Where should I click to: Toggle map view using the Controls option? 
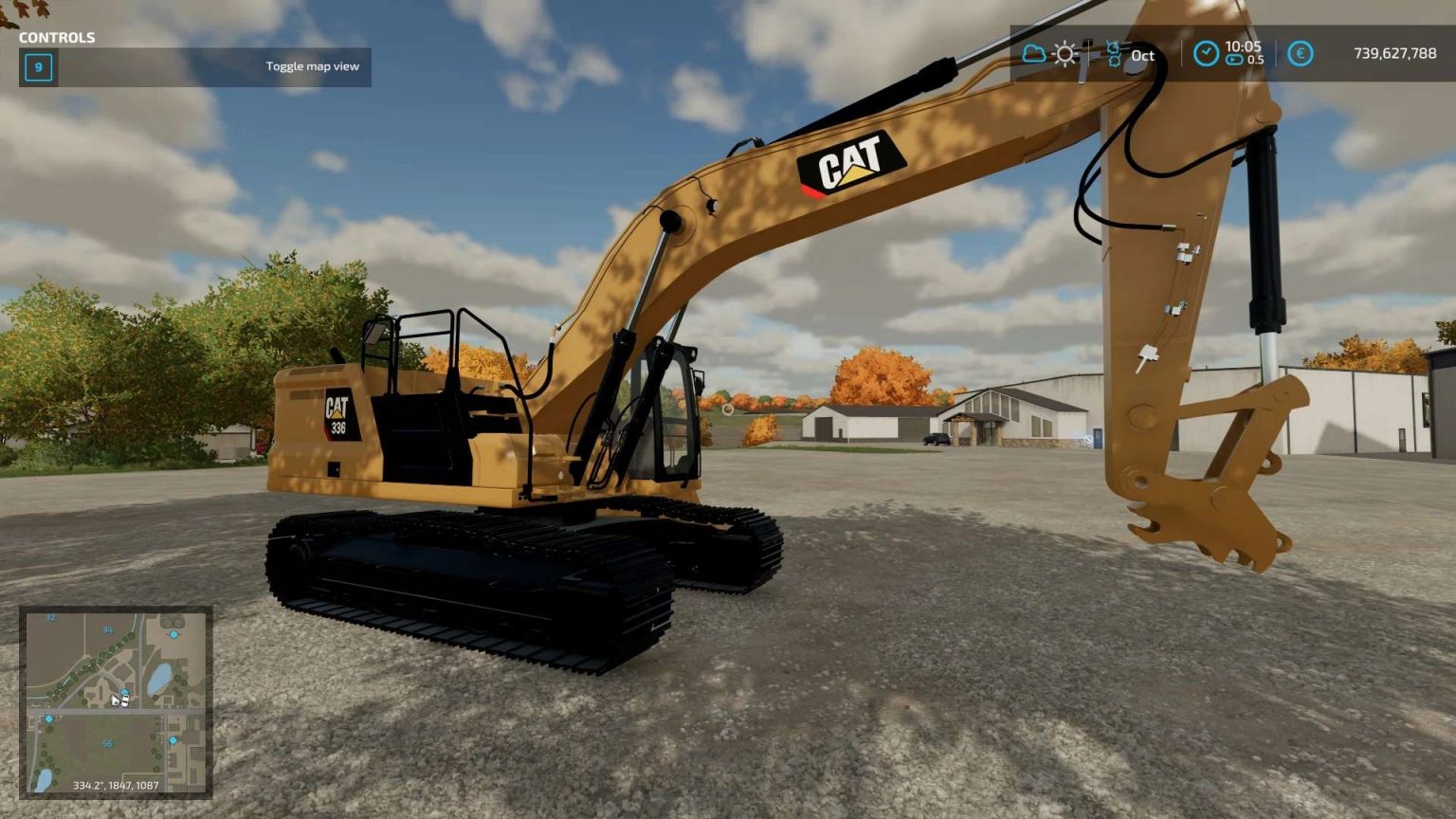click(313, 66)
